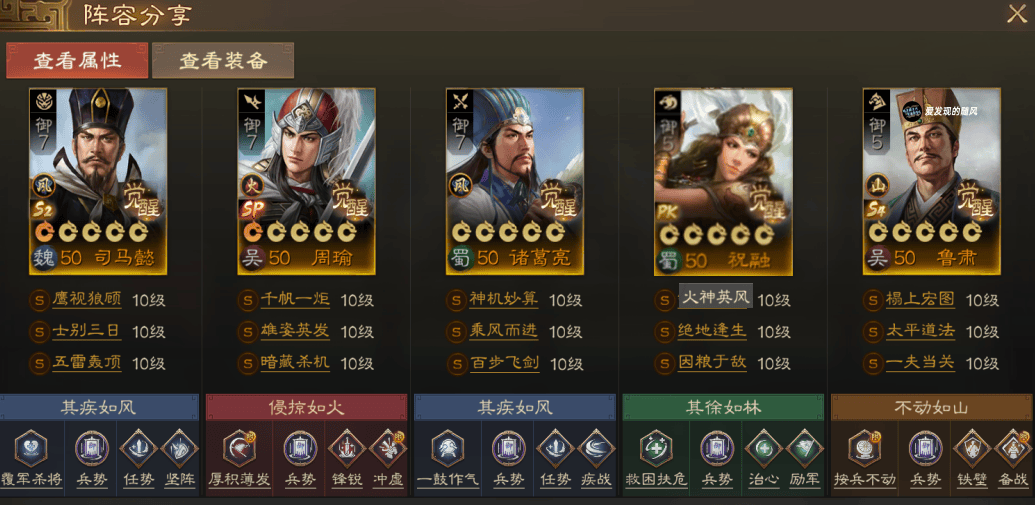Select the 司马懿 hero card
This screenshot has height=505, width=1035.
(x=98, y=181)
